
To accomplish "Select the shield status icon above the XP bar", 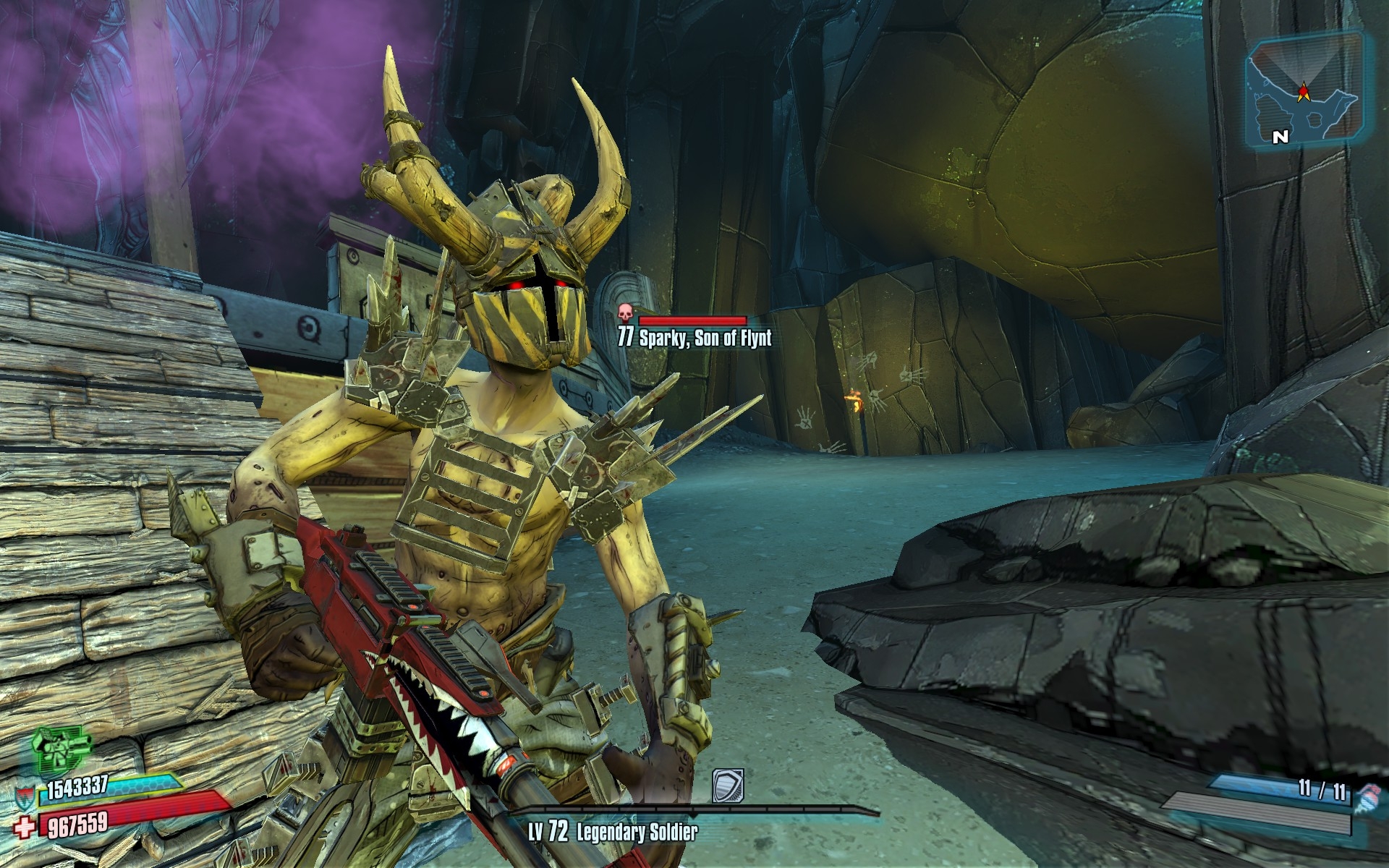I will point(727,786).
